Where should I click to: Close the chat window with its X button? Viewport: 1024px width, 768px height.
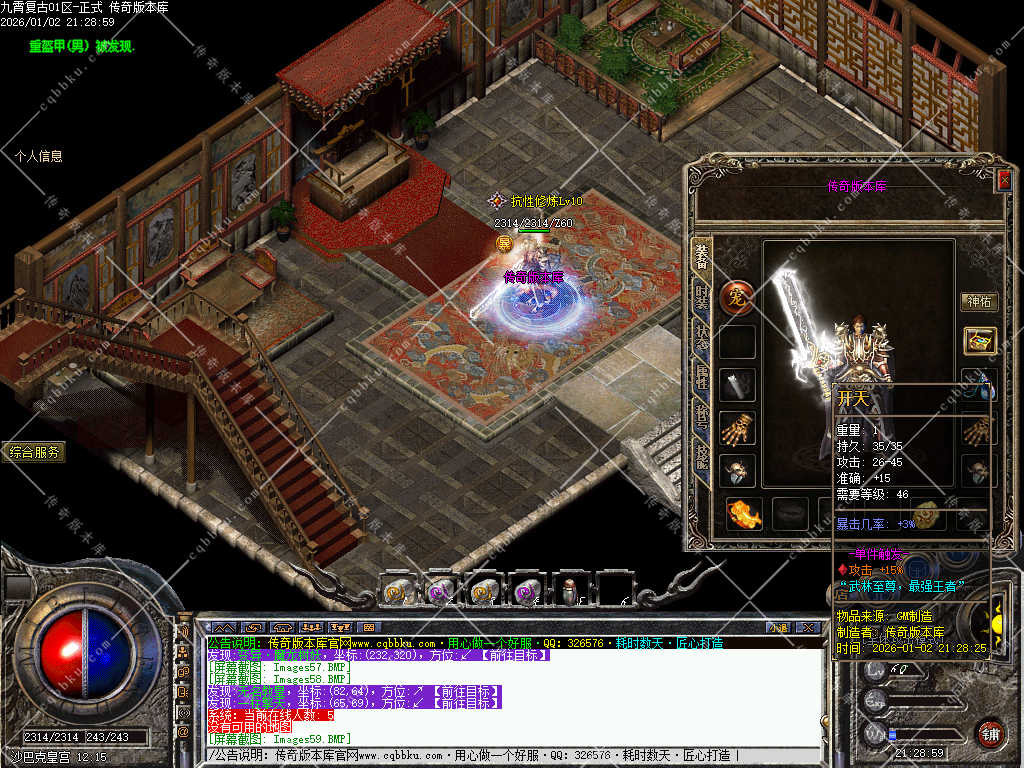pos(808,627)
